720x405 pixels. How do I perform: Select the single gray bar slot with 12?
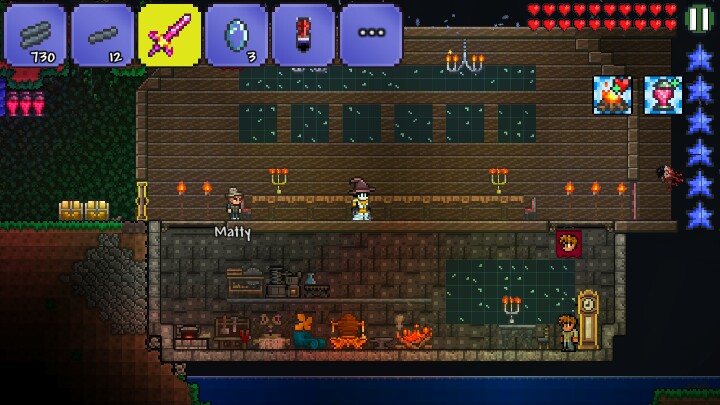(102, 34)
